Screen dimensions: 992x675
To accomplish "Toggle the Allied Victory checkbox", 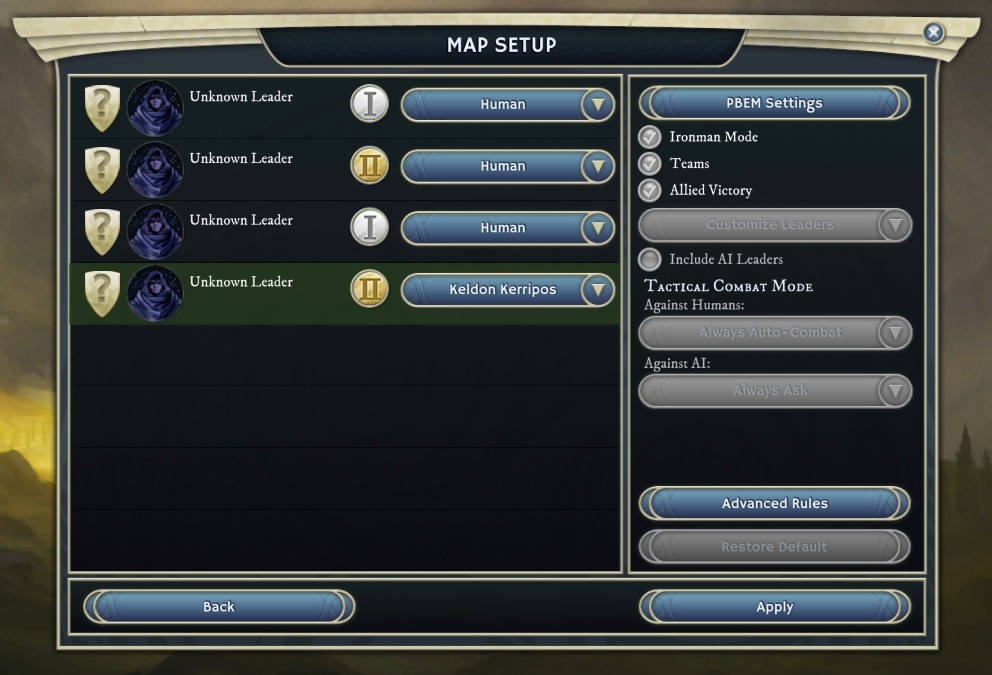I will point(651,190).
